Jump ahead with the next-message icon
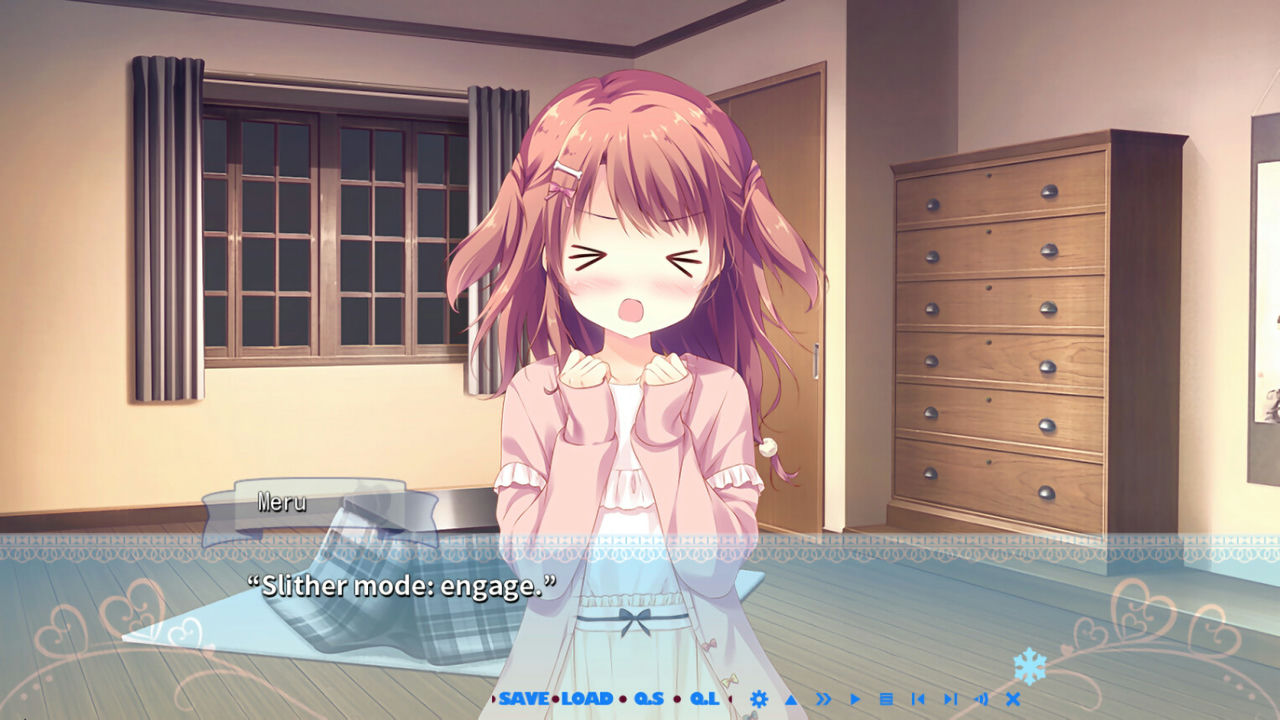 click(x=950, y=700)
